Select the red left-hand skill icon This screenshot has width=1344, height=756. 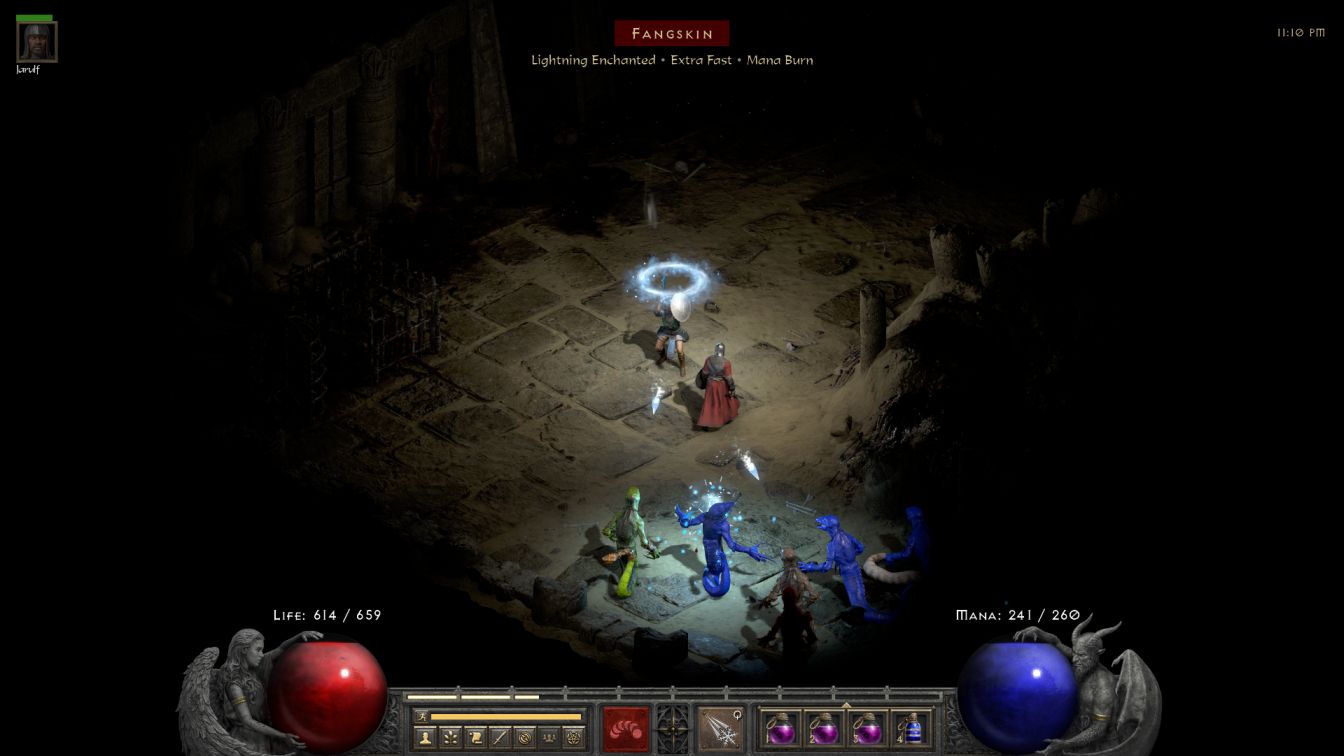(626, 728)
